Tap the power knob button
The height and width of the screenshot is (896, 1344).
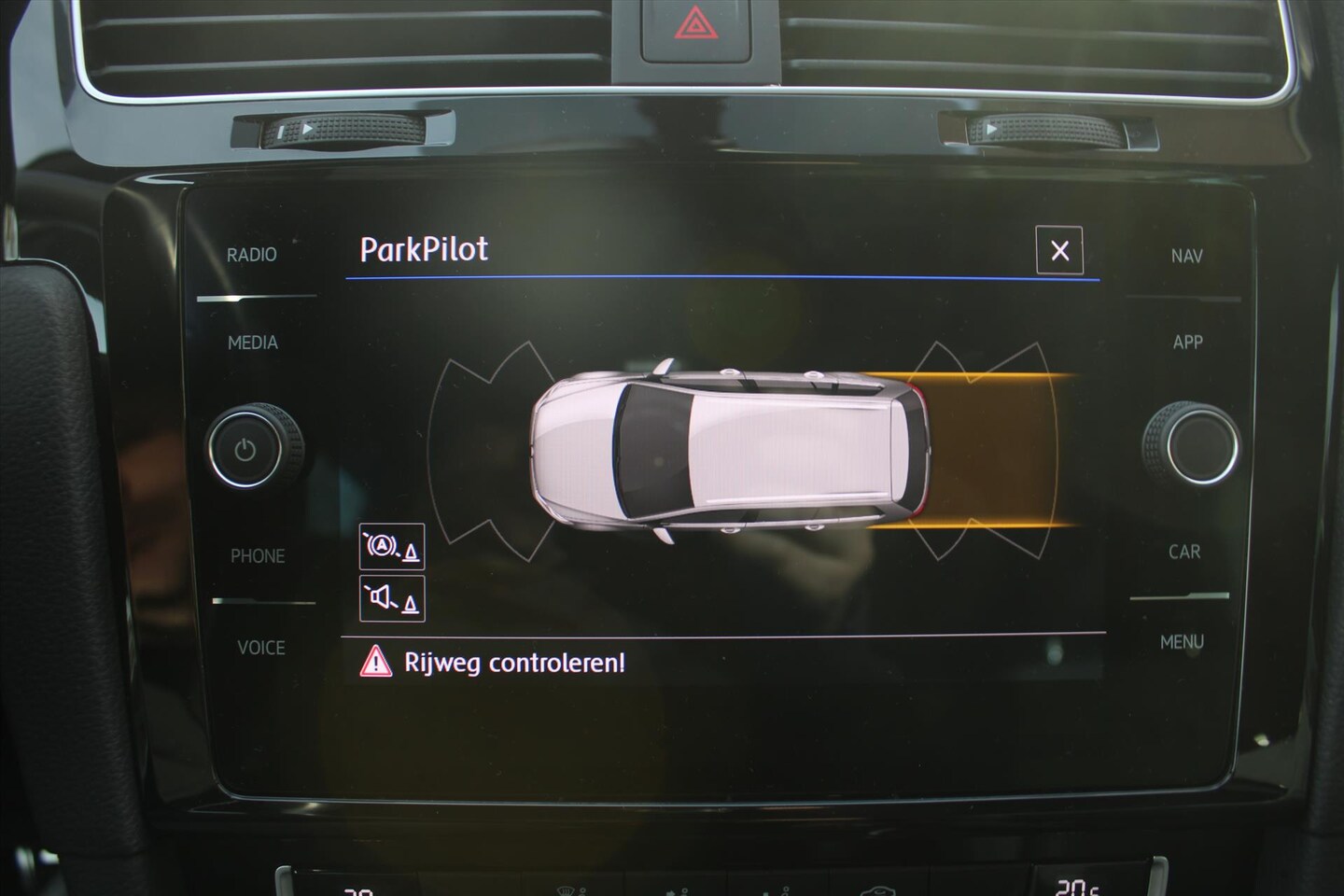point(245,450)
